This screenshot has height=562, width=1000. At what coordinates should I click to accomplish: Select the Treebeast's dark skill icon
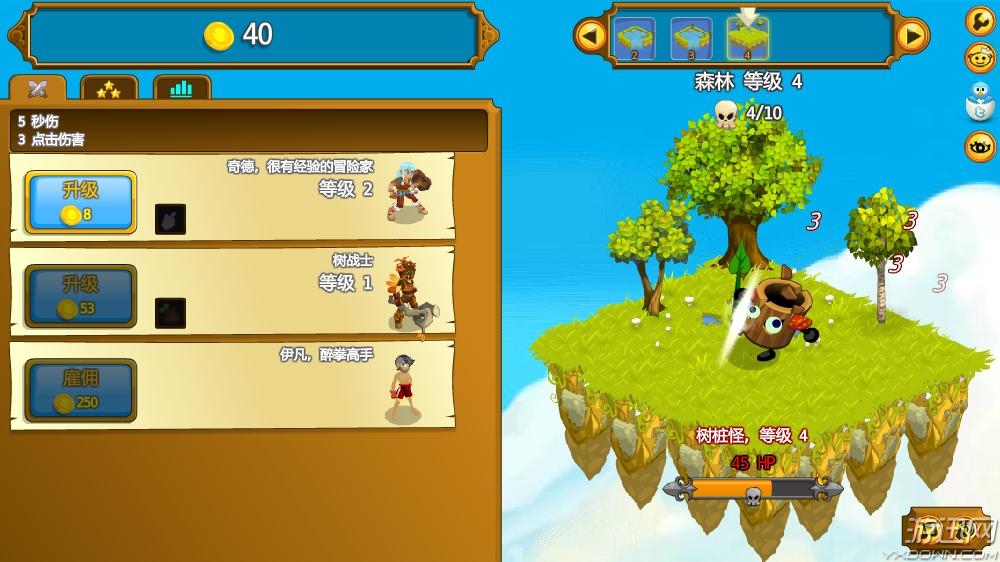pyautogui.click(x=170, y=313)
